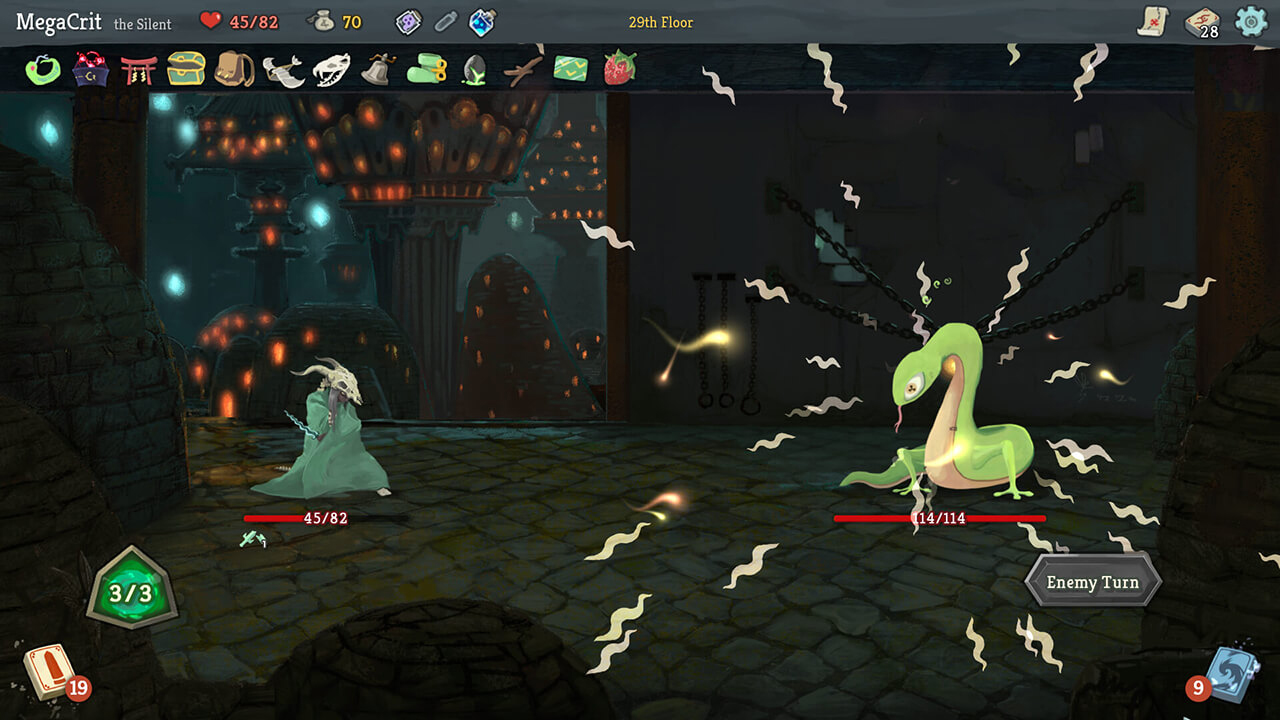Image resolution: width=1280 pixels, height=720 pixels.
Task: Select the purple Smoke Bomb potion
Action: 408,20
